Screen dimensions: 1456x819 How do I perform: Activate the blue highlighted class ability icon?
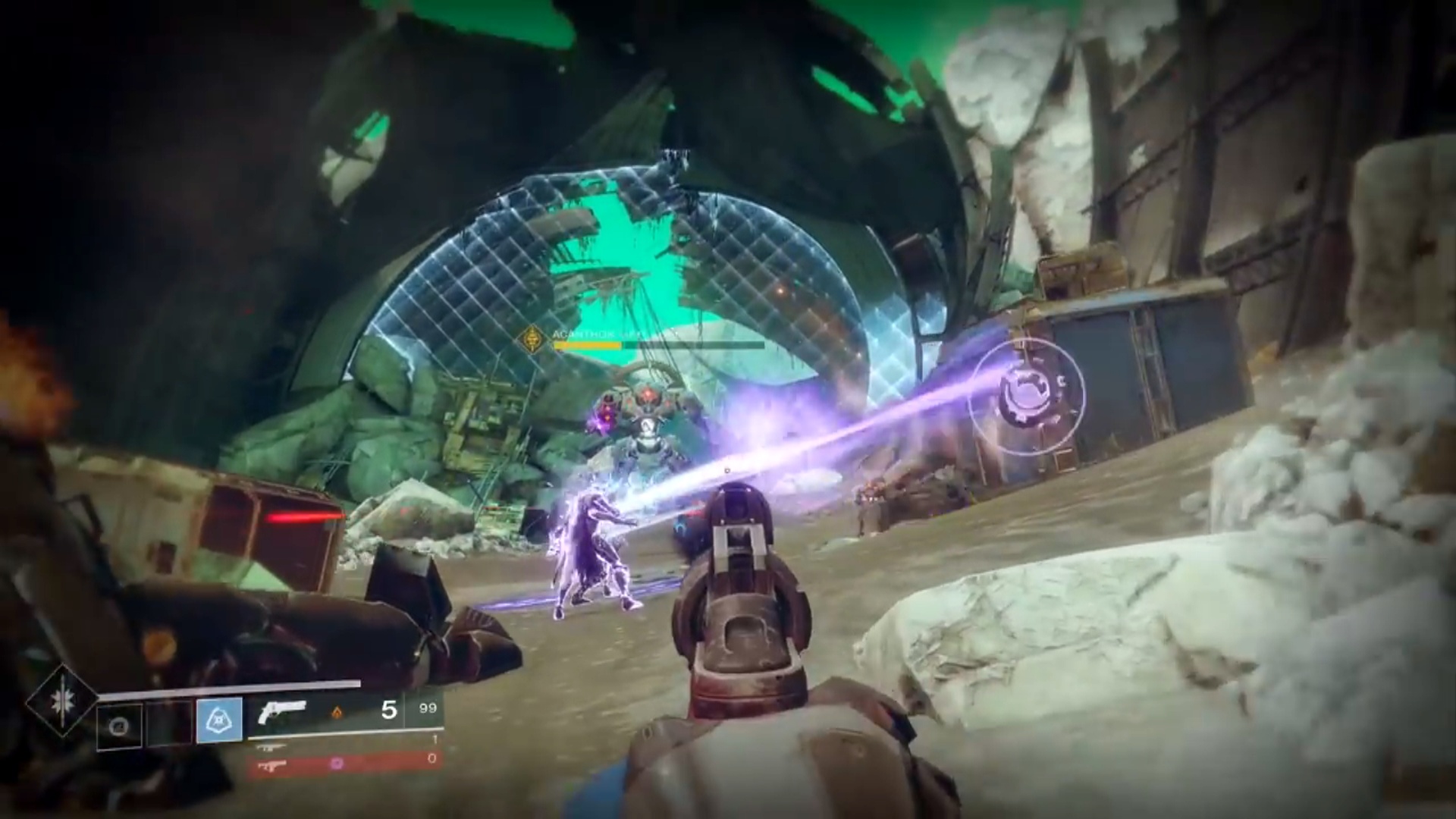219,720
